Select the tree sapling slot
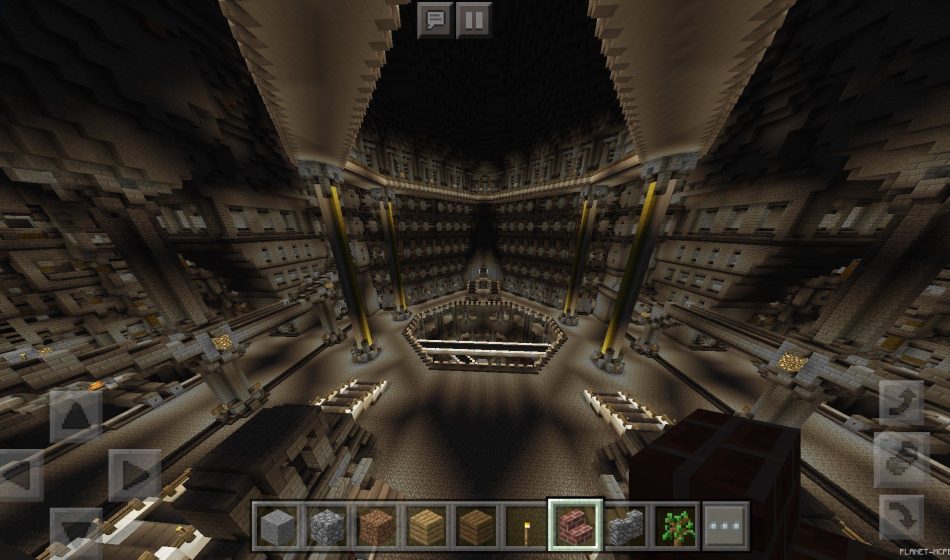 pos(676,526)
